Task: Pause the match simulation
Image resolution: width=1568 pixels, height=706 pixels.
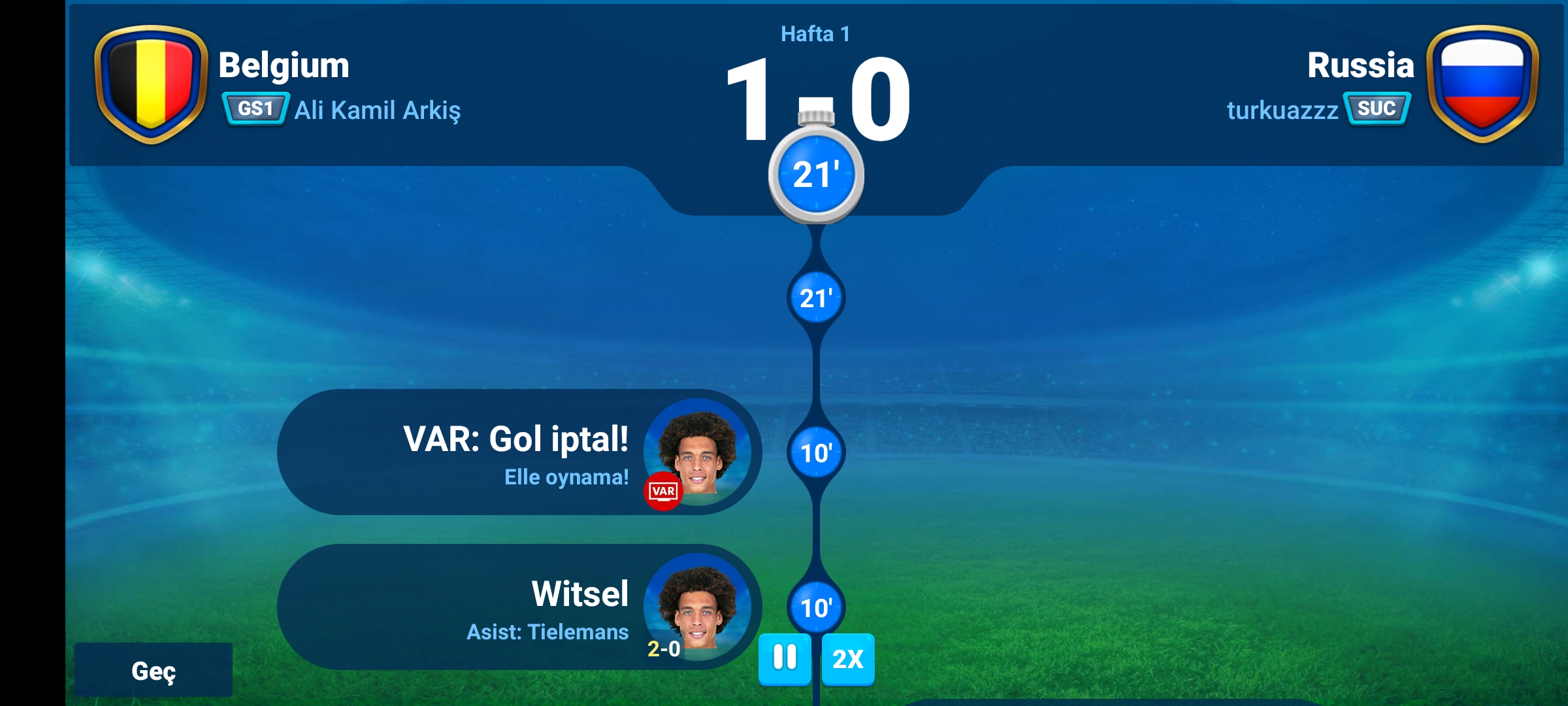Action: click(785, 658)
